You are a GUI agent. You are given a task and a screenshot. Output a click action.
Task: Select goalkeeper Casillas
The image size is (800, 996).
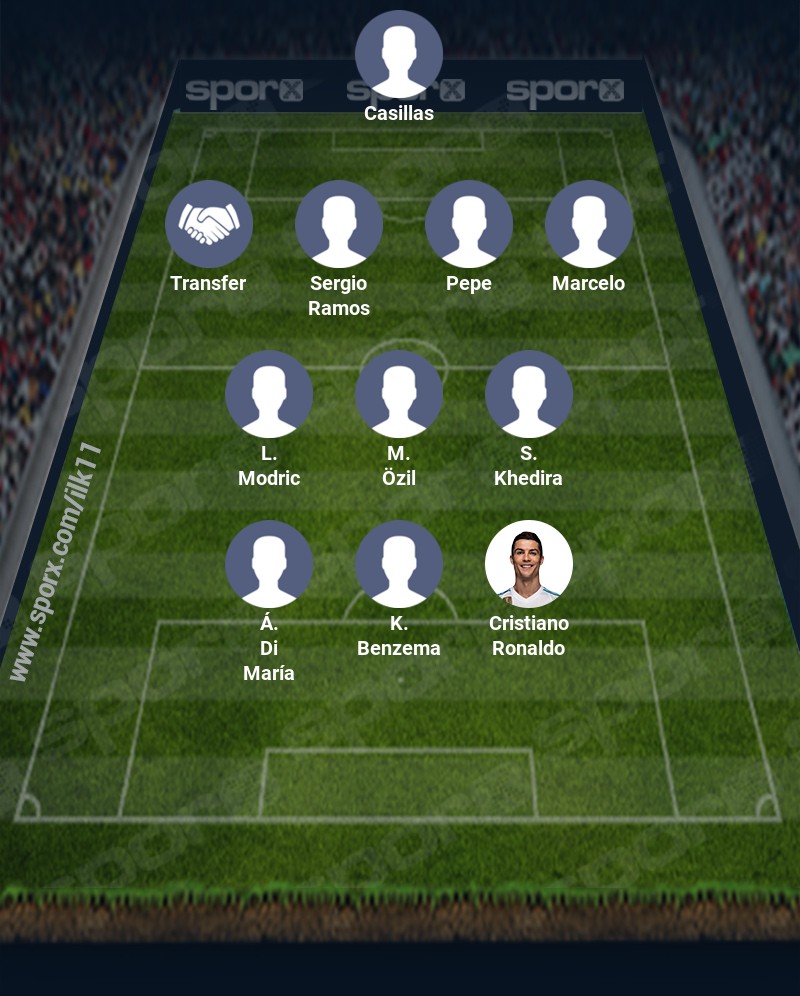(399, 54)
